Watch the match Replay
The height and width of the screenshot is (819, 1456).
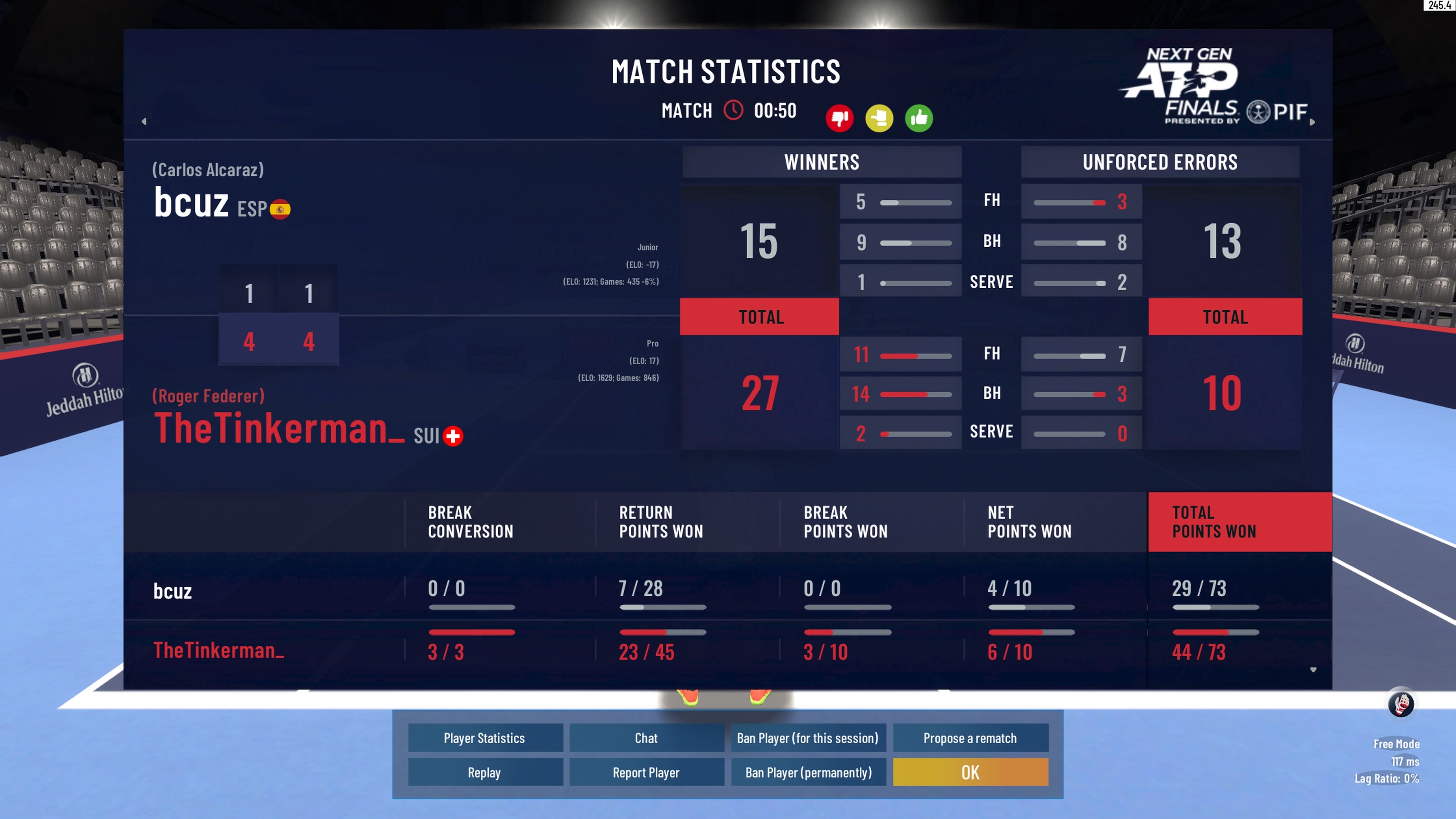coord(485,772)
